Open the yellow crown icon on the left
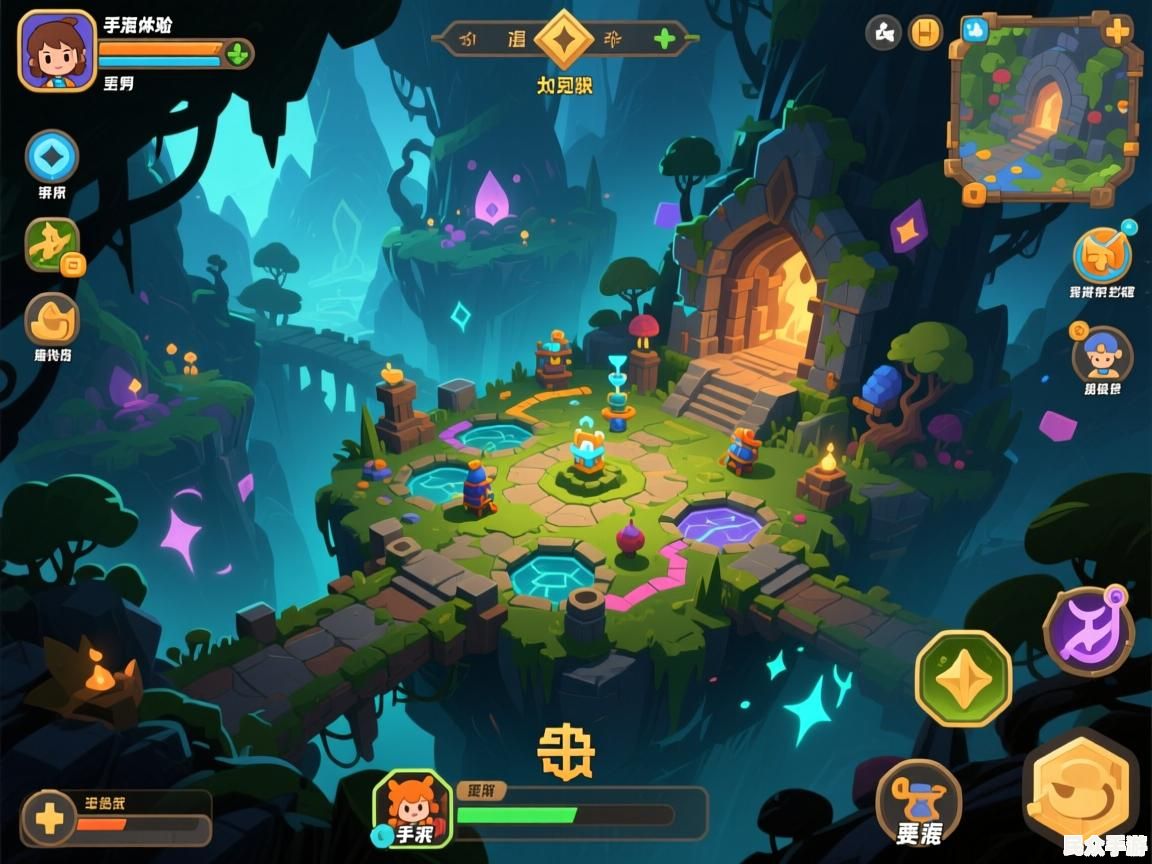1152x864 pixels. tap(52, 320)
